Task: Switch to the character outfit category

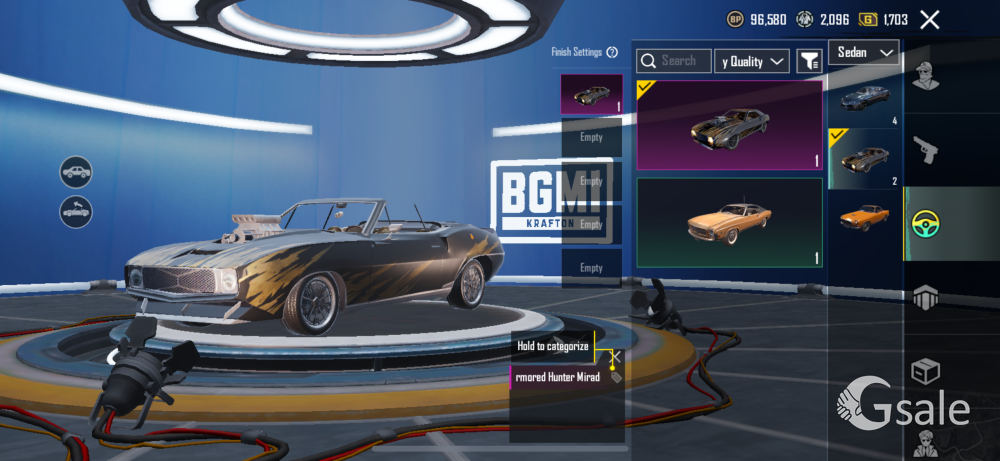Action: click(926, 75)
